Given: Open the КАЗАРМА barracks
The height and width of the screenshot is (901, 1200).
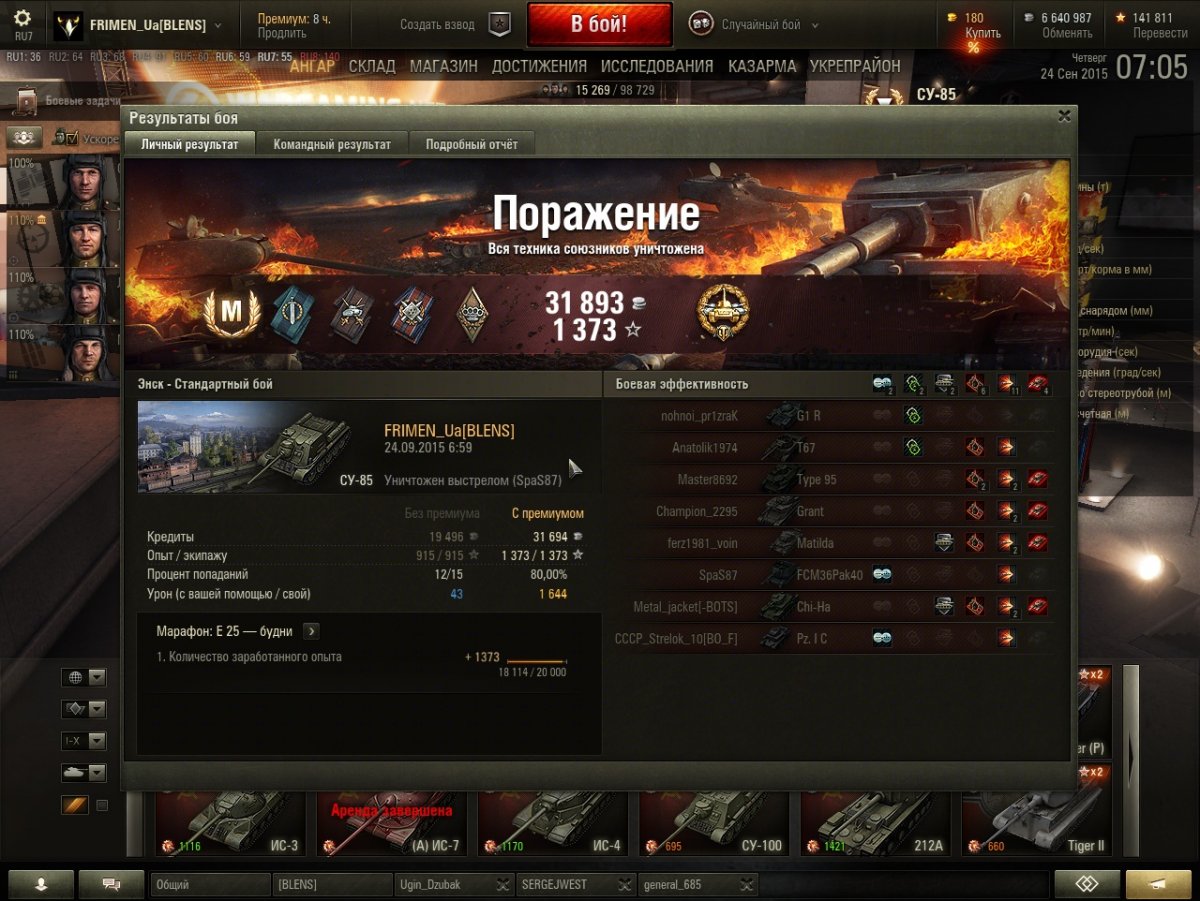Looking at the screenshot, I should pos(762,67).
